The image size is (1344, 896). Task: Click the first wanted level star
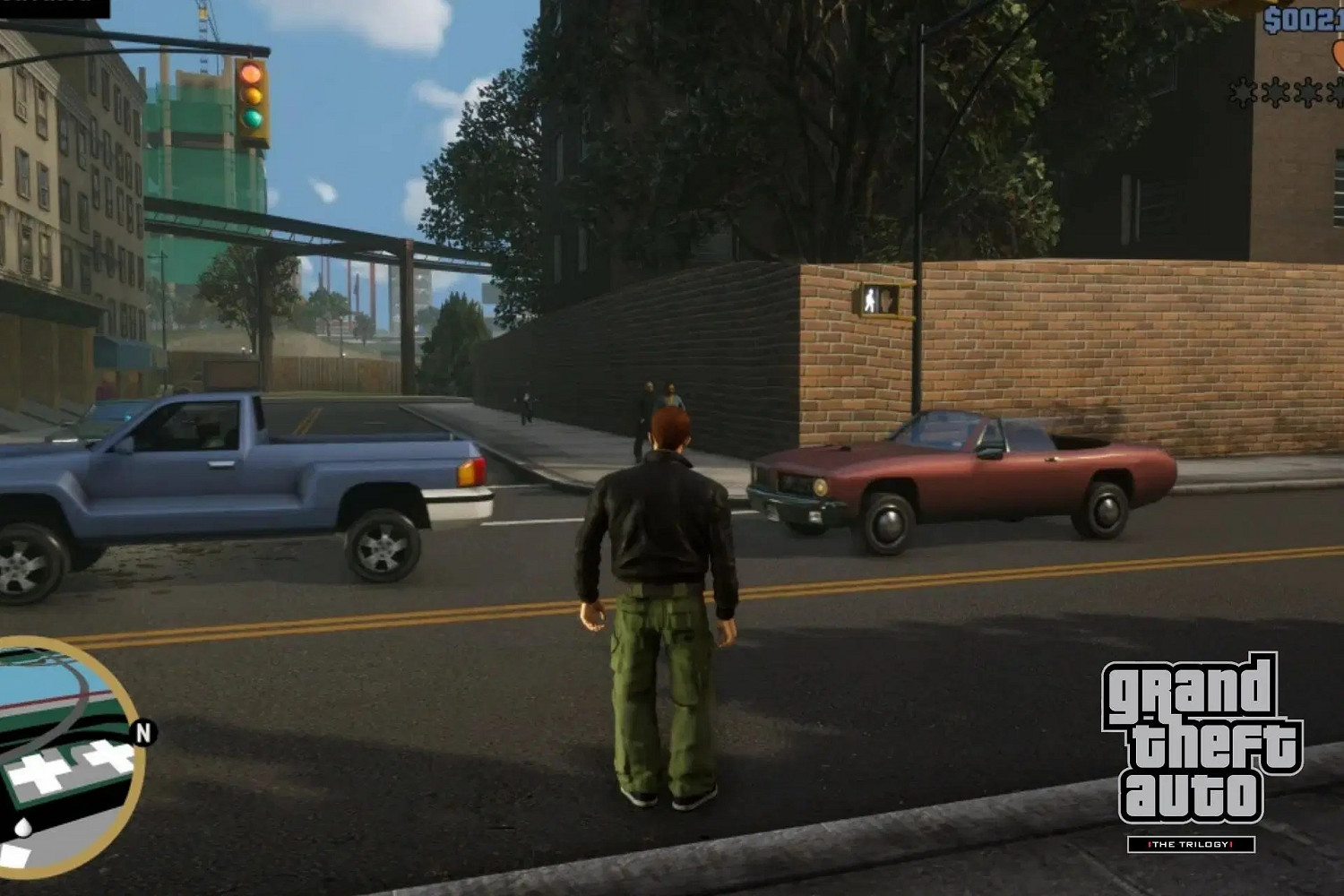point(1244,91)
